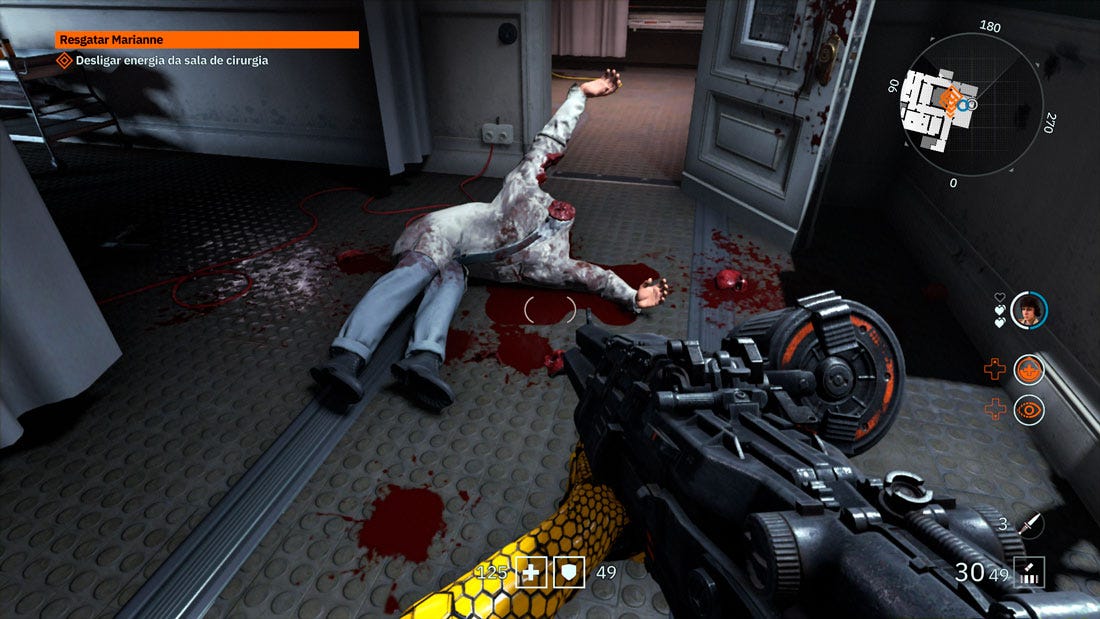The image size is (1100, 619).
Task: Activate the eye ability icon
Action: (1029, 410)
